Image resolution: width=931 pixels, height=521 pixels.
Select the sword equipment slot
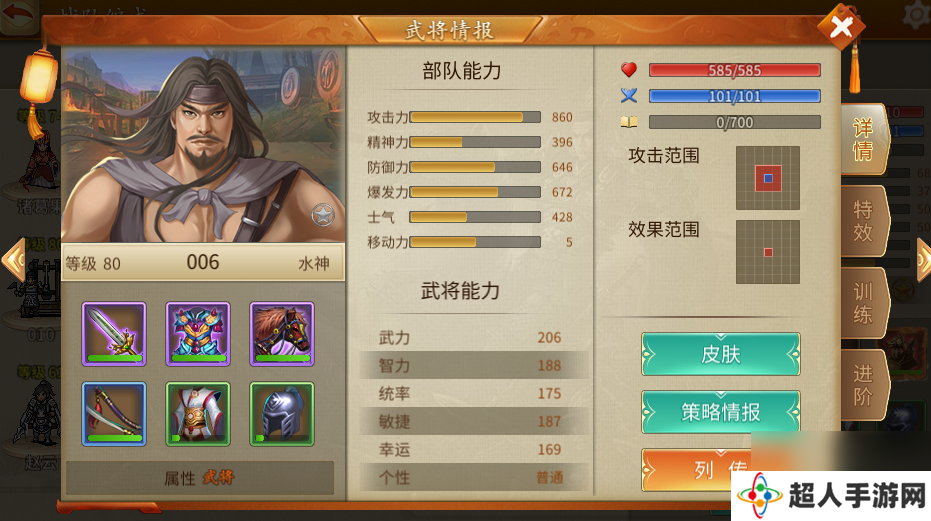click(114, 333)
